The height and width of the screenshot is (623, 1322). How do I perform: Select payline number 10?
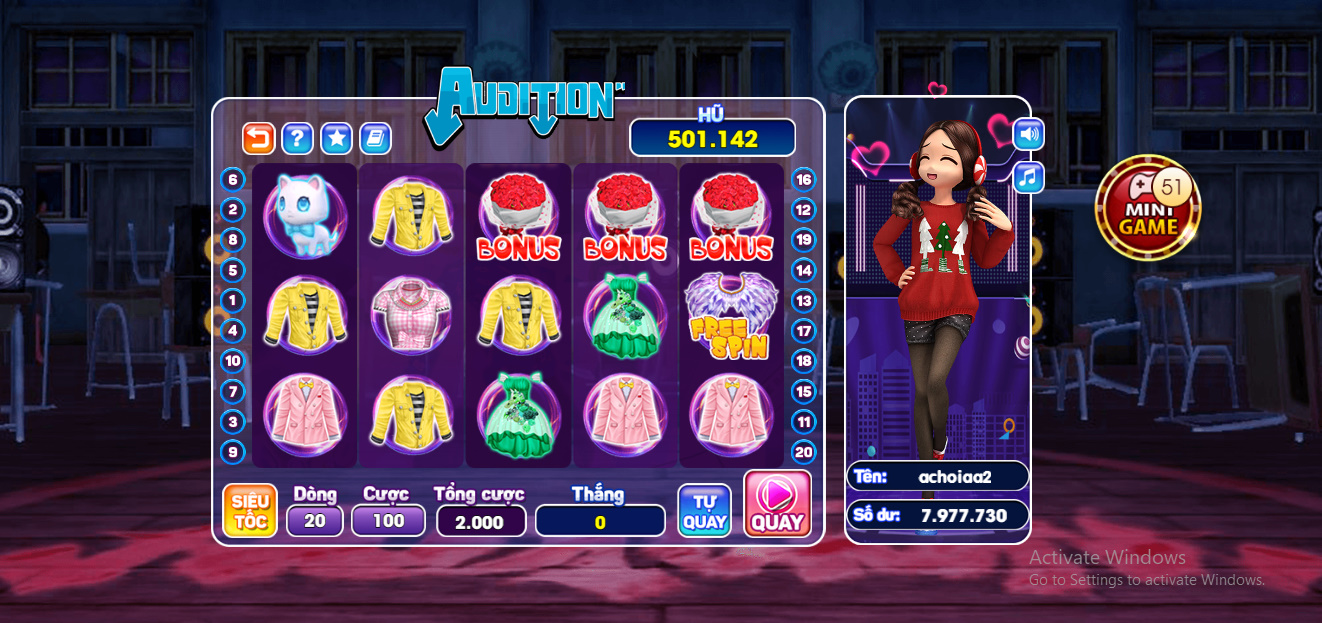click(x=233, y=361)
